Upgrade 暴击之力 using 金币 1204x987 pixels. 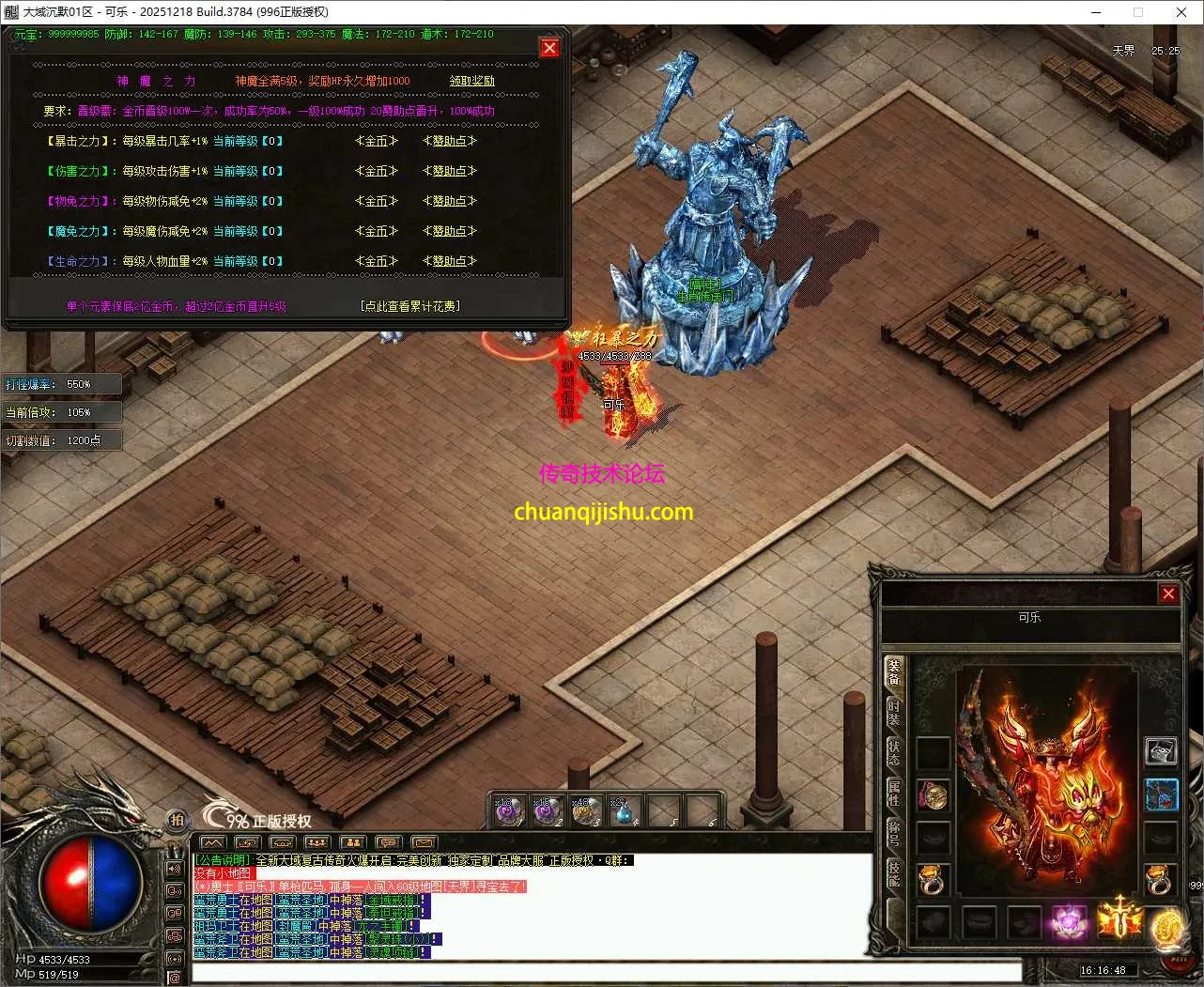pos(377,141)
